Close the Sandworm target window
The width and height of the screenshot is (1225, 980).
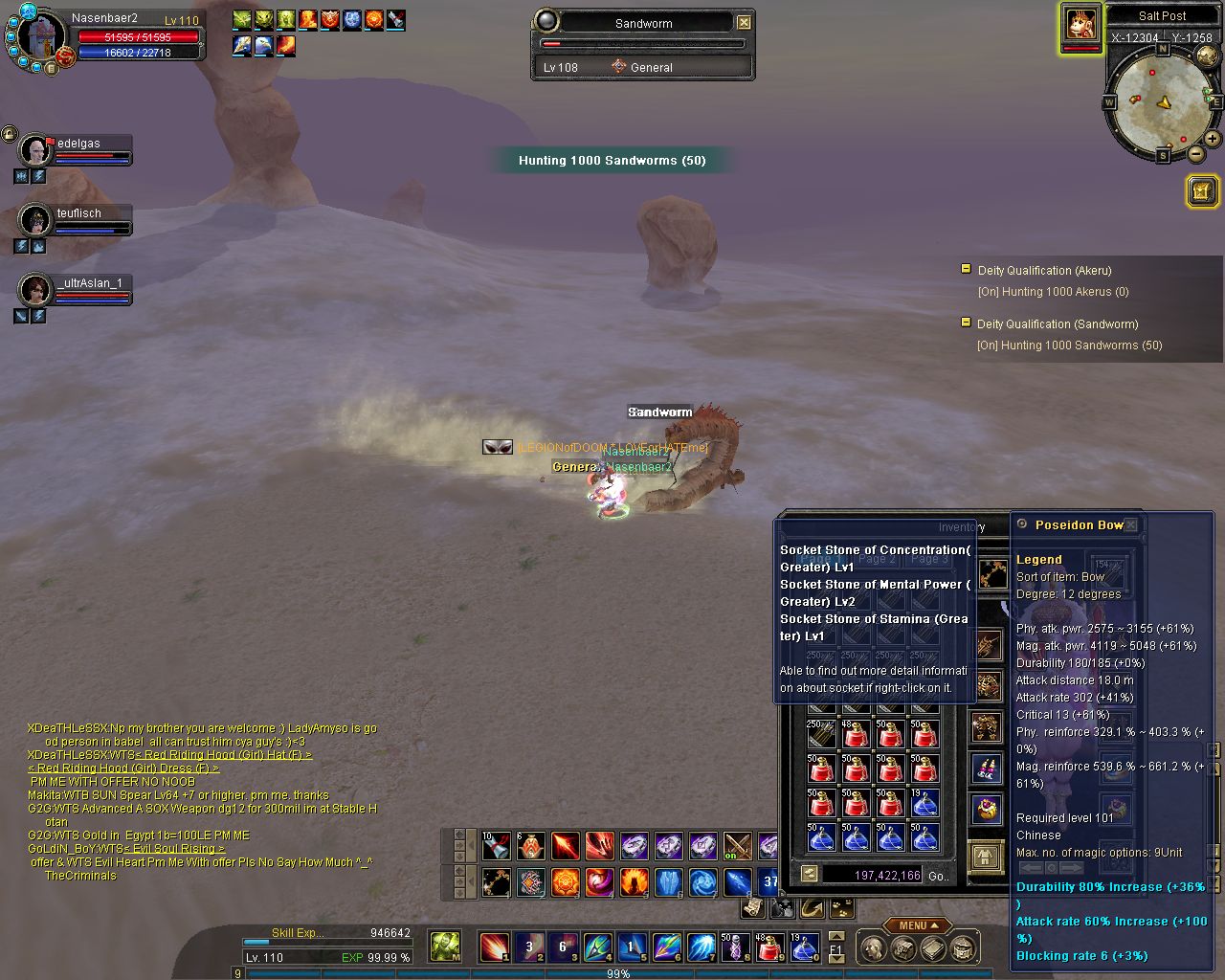(x=744, y=22)
